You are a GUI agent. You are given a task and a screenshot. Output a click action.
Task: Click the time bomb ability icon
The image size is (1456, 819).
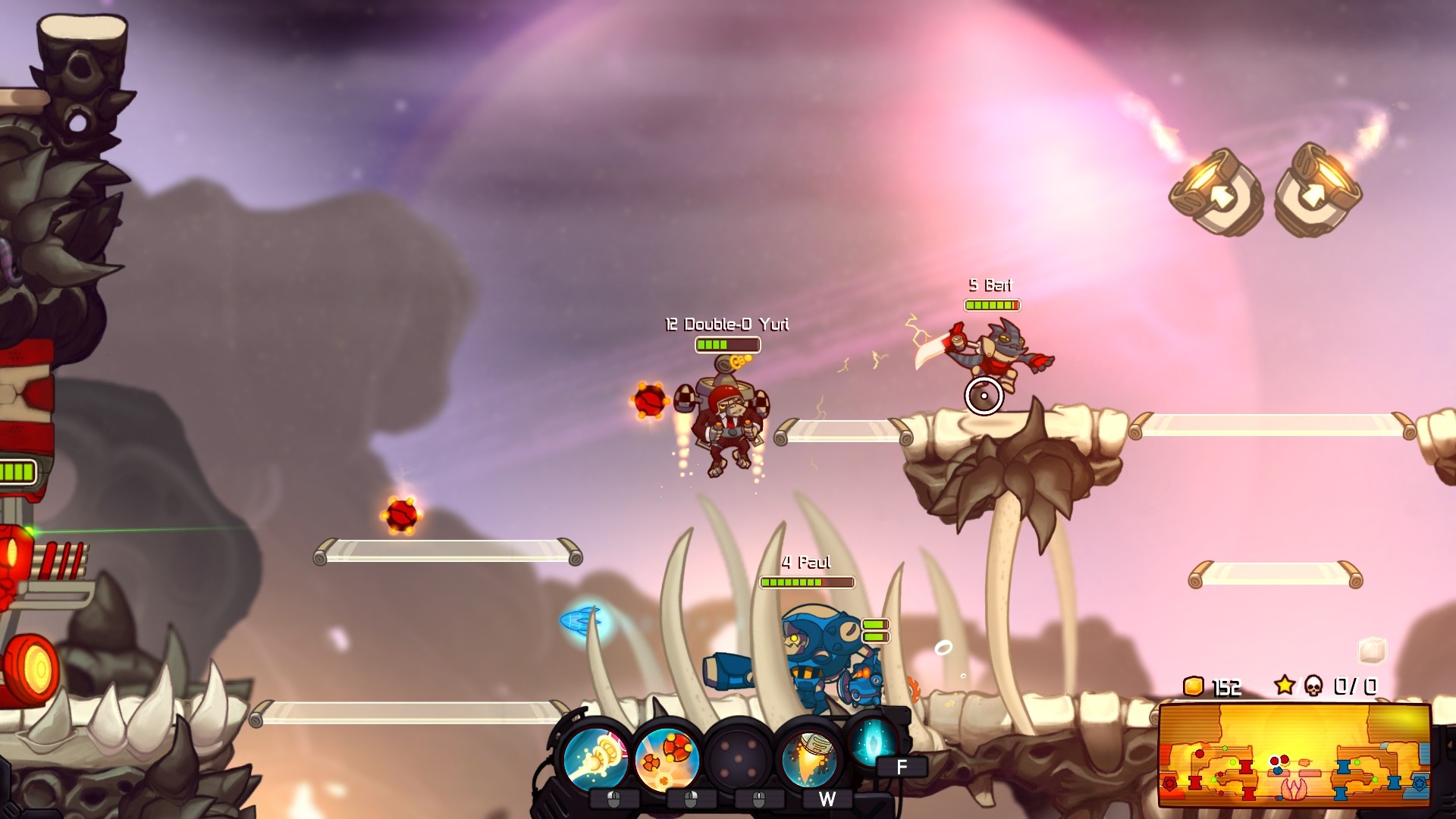pyautogui.click(x=667, y=759)
